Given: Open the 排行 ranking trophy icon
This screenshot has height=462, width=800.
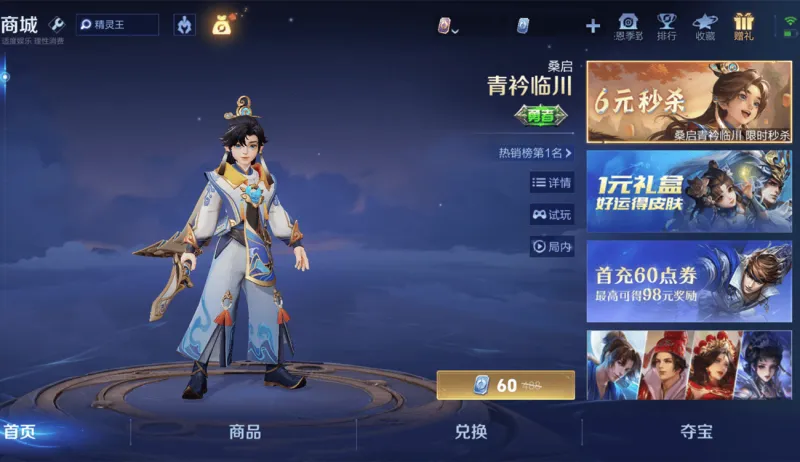Looking at the screenshot, I should pyautogui.click(x=666, y=26).
